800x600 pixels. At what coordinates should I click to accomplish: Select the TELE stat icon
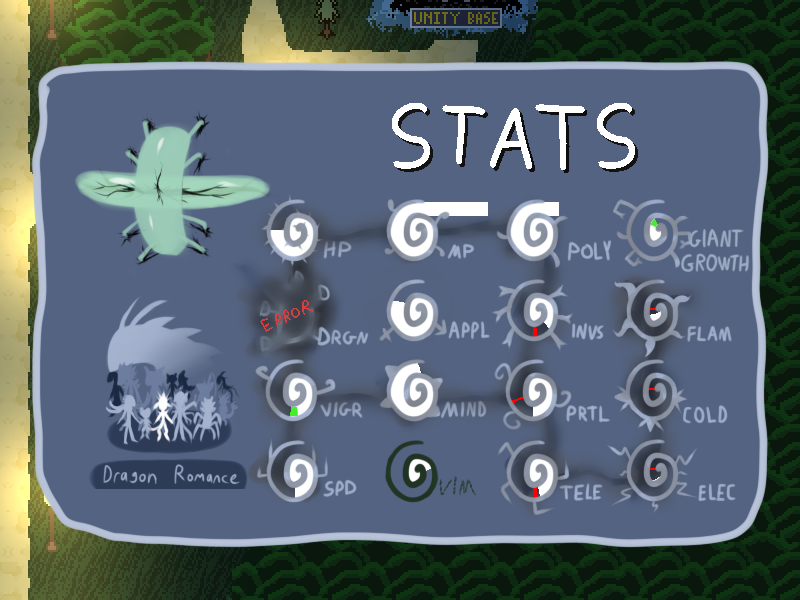533,472
